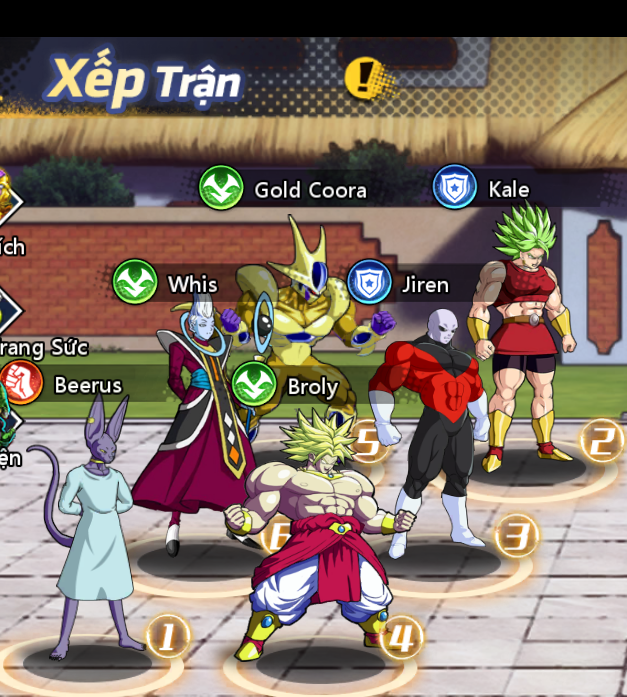Select formation slot number 5

[367, 442]
